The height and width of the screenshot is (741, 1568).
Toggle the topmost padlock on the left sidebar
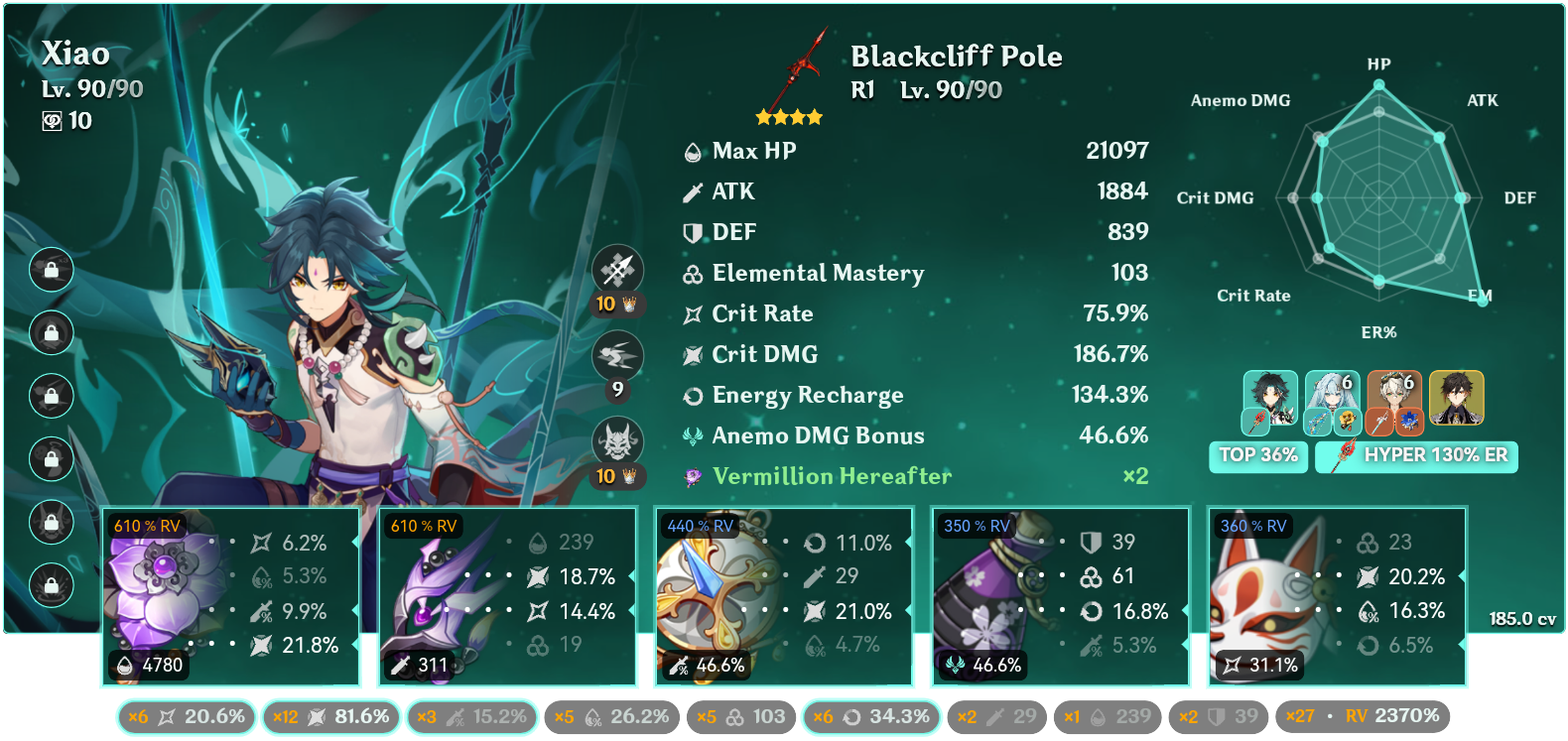click(x=51, y=269)
